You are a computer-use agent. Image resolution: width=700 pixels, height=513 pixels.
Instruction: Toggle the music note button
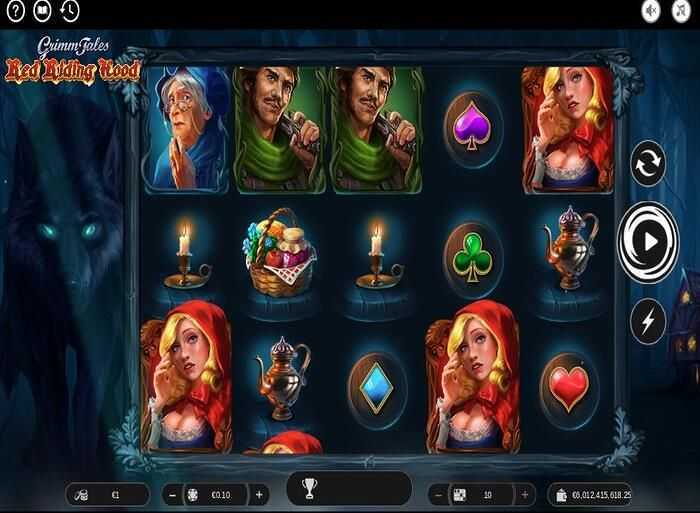683,11
